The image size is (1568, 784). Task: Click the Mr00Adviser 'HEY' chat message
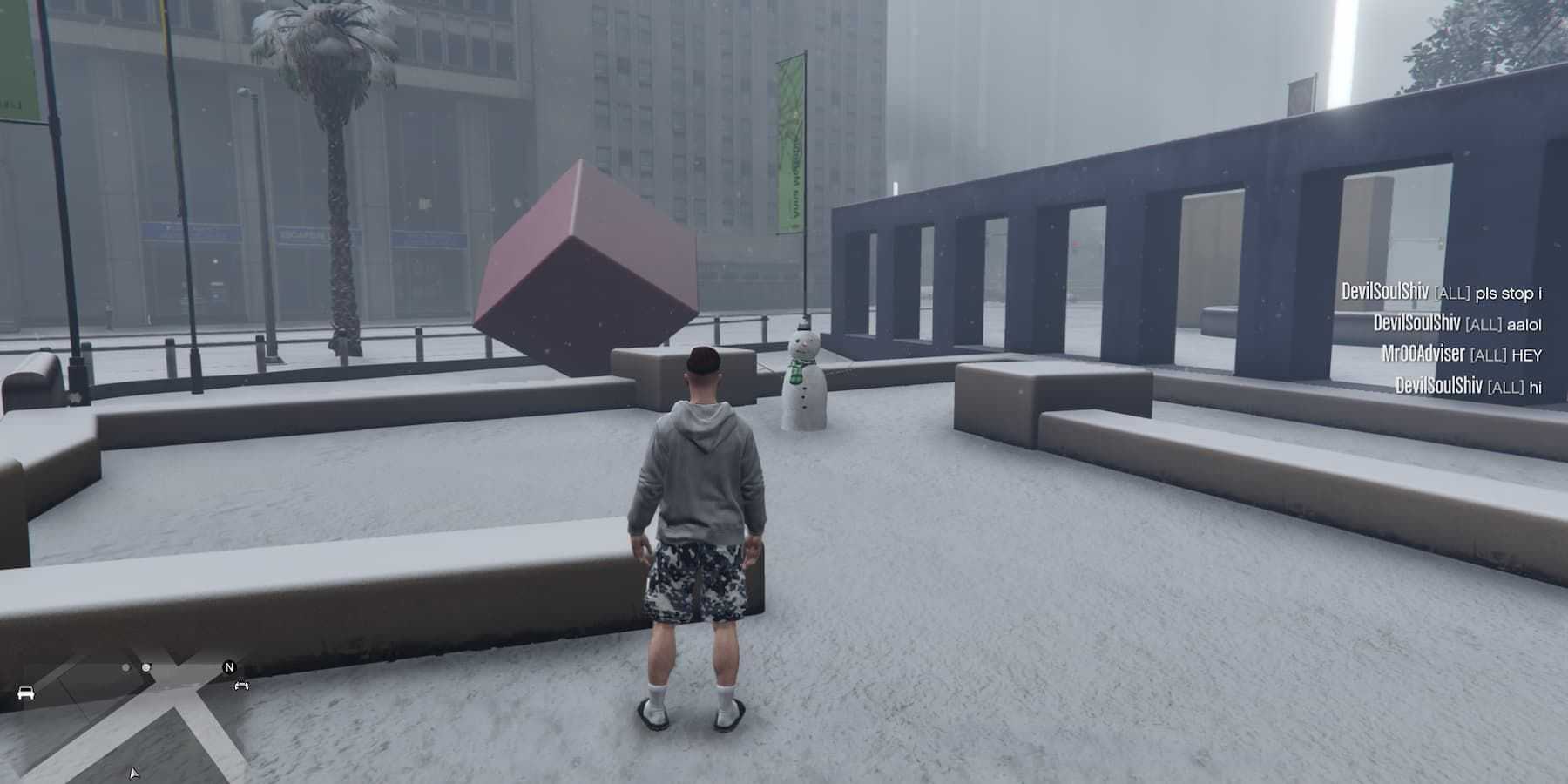coord(1461,355)
